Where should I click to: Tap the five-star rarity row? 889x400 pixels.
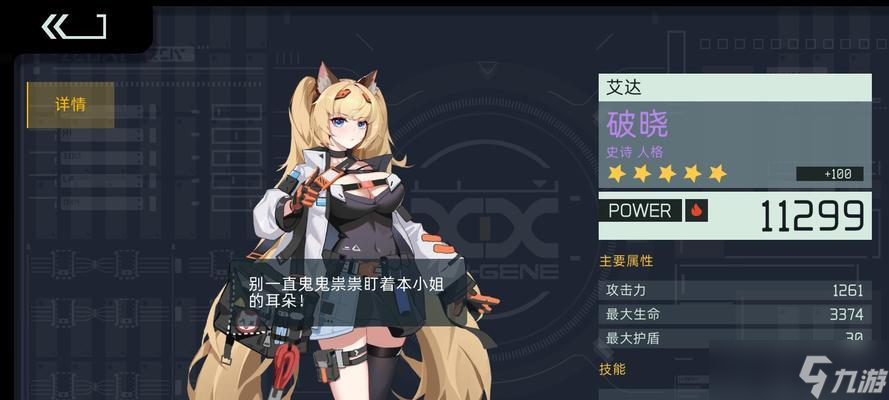[667, 174]
